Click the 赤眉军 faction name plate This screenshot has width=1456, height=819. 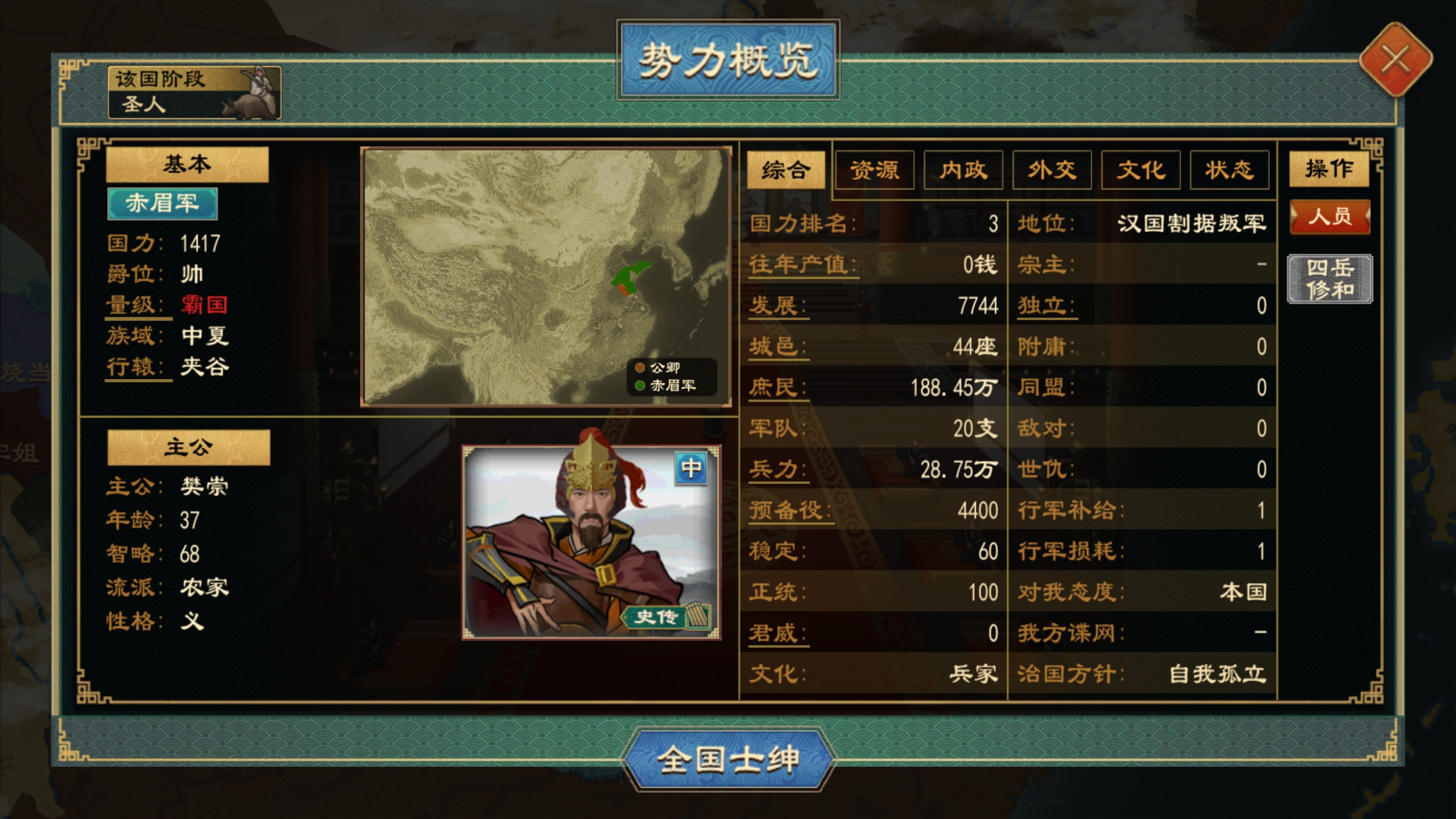(x=163, y=204)
